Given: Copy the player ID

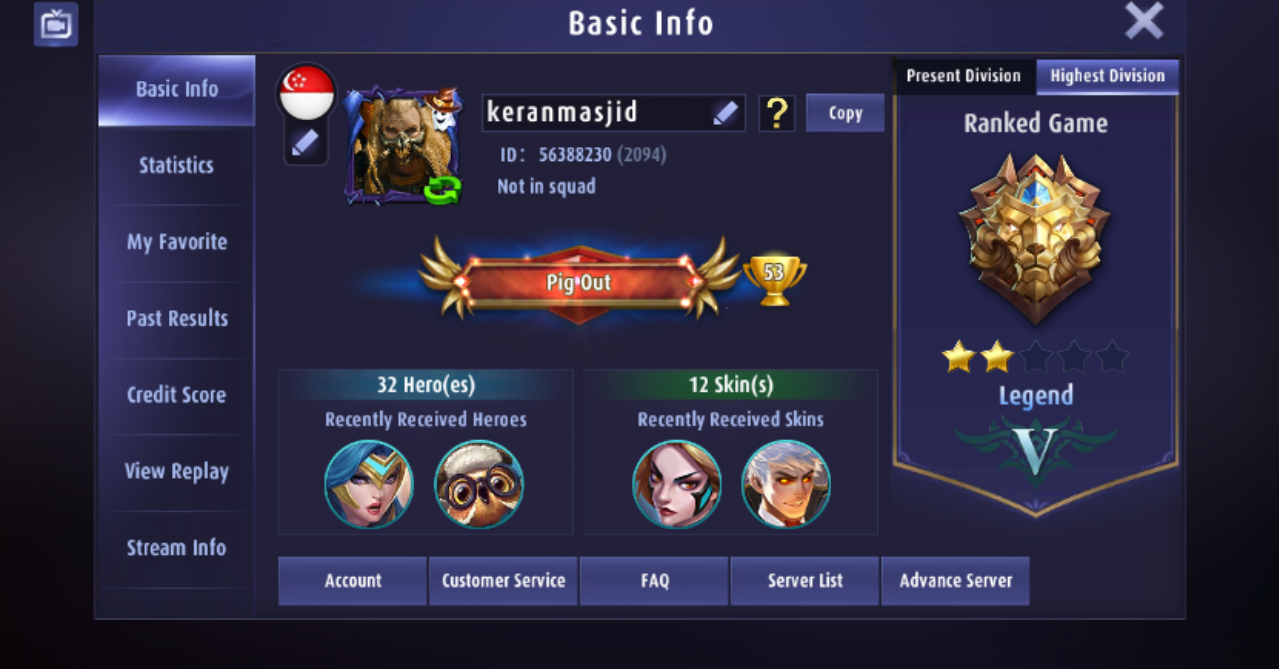Looking at the screenshot, I should [x=845, y=113].
